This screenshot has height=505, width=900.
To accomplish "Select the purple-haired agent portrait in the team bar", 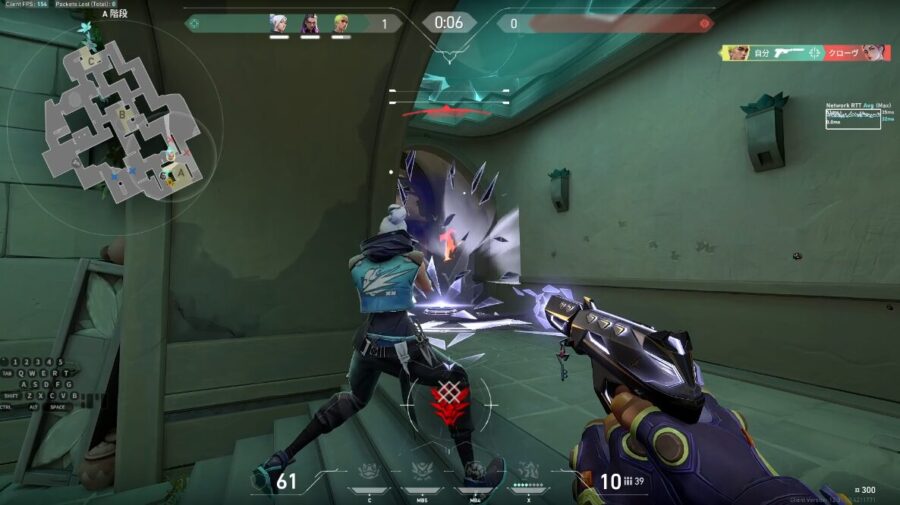I will click(310, 23).
